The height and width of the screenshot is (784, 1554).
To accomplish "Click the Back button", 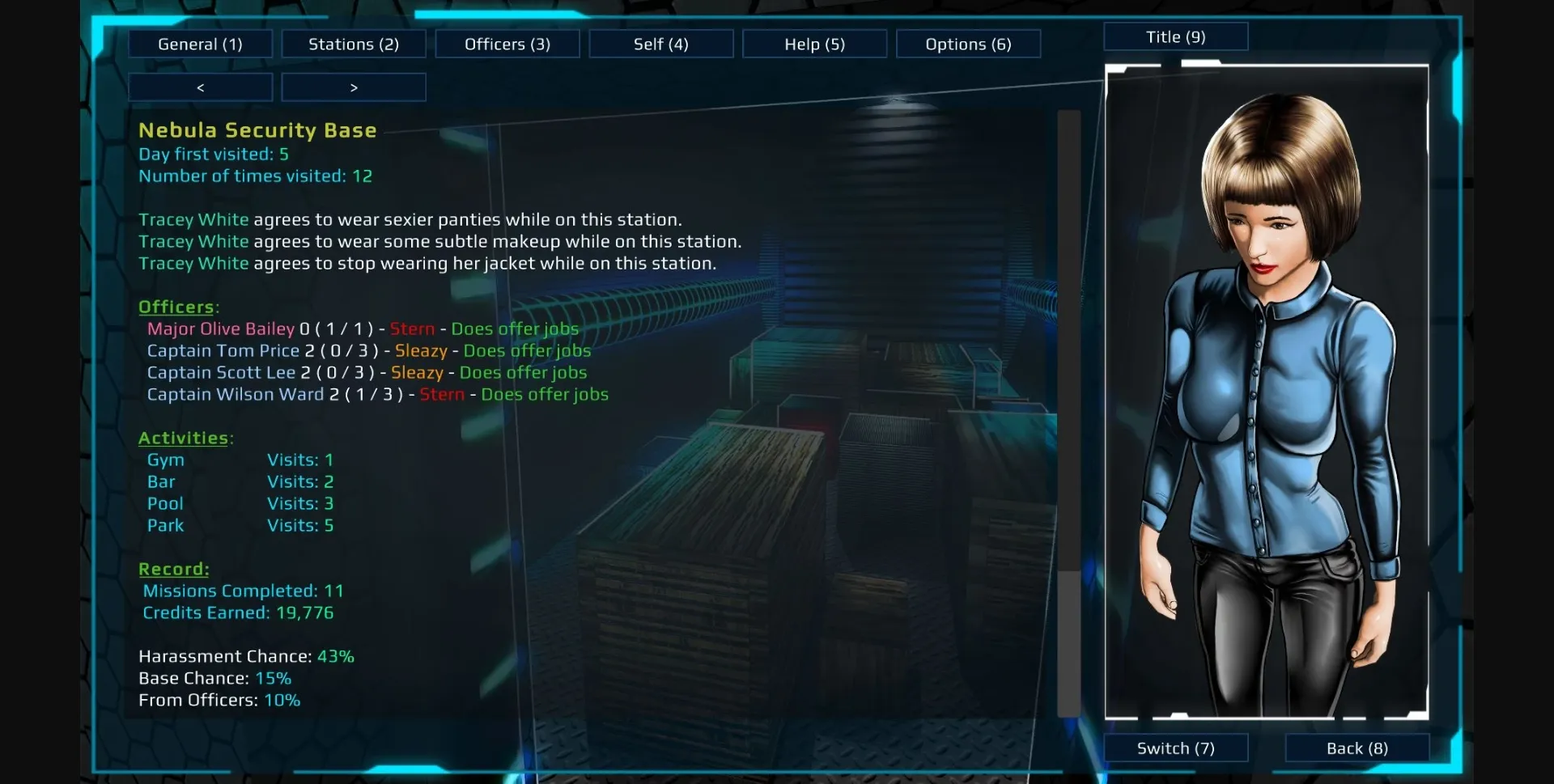I will point(1357,748).
